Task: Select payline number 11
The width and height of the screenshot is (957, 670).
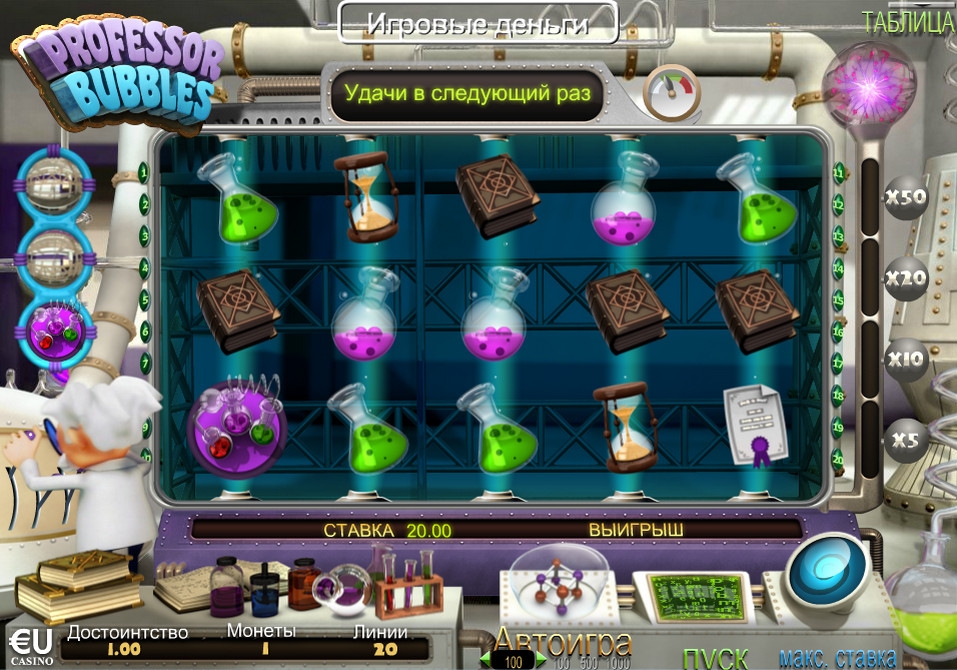Action: point(838,172)
